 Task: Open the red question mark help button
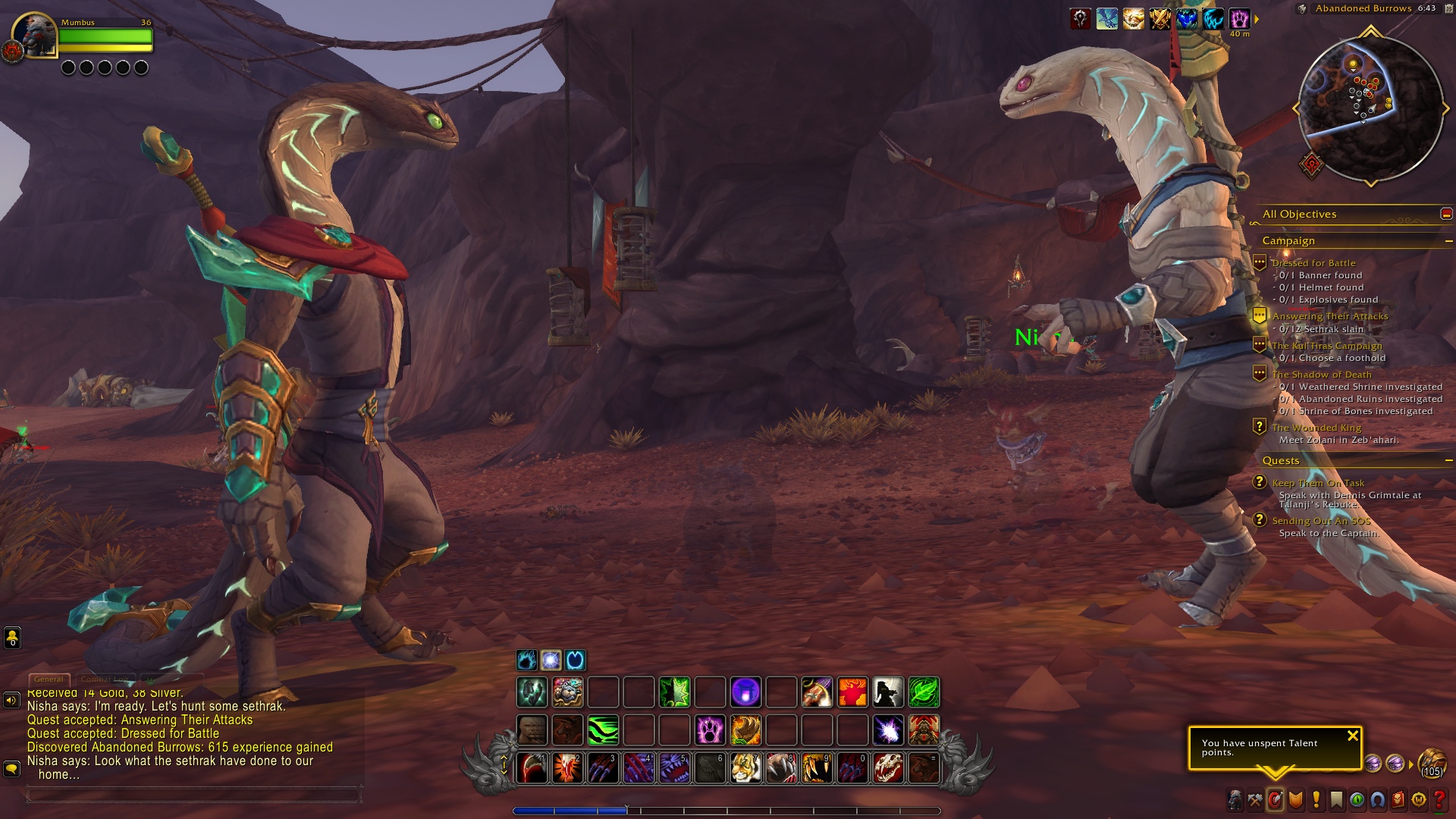(1439, 800)
